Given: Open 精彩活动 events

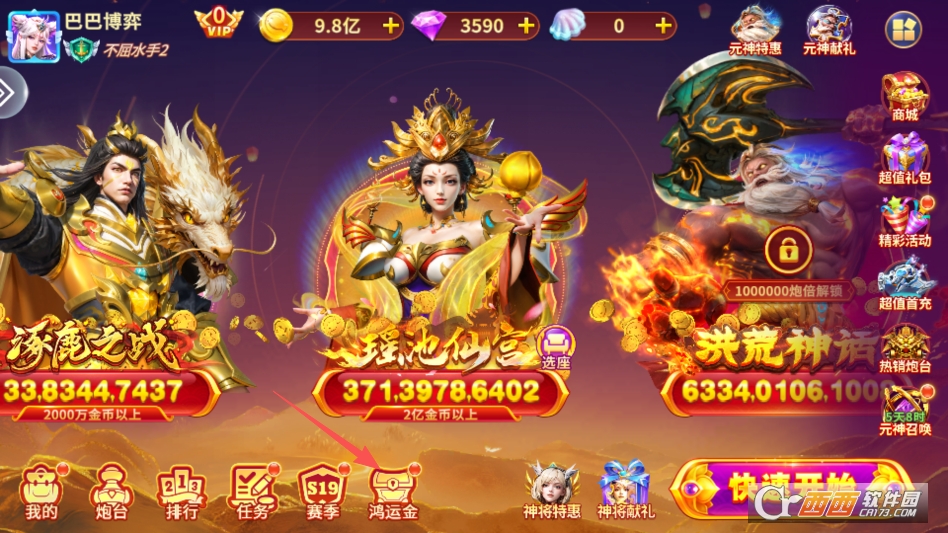Looking at the screenshot, I should (904, 223).
